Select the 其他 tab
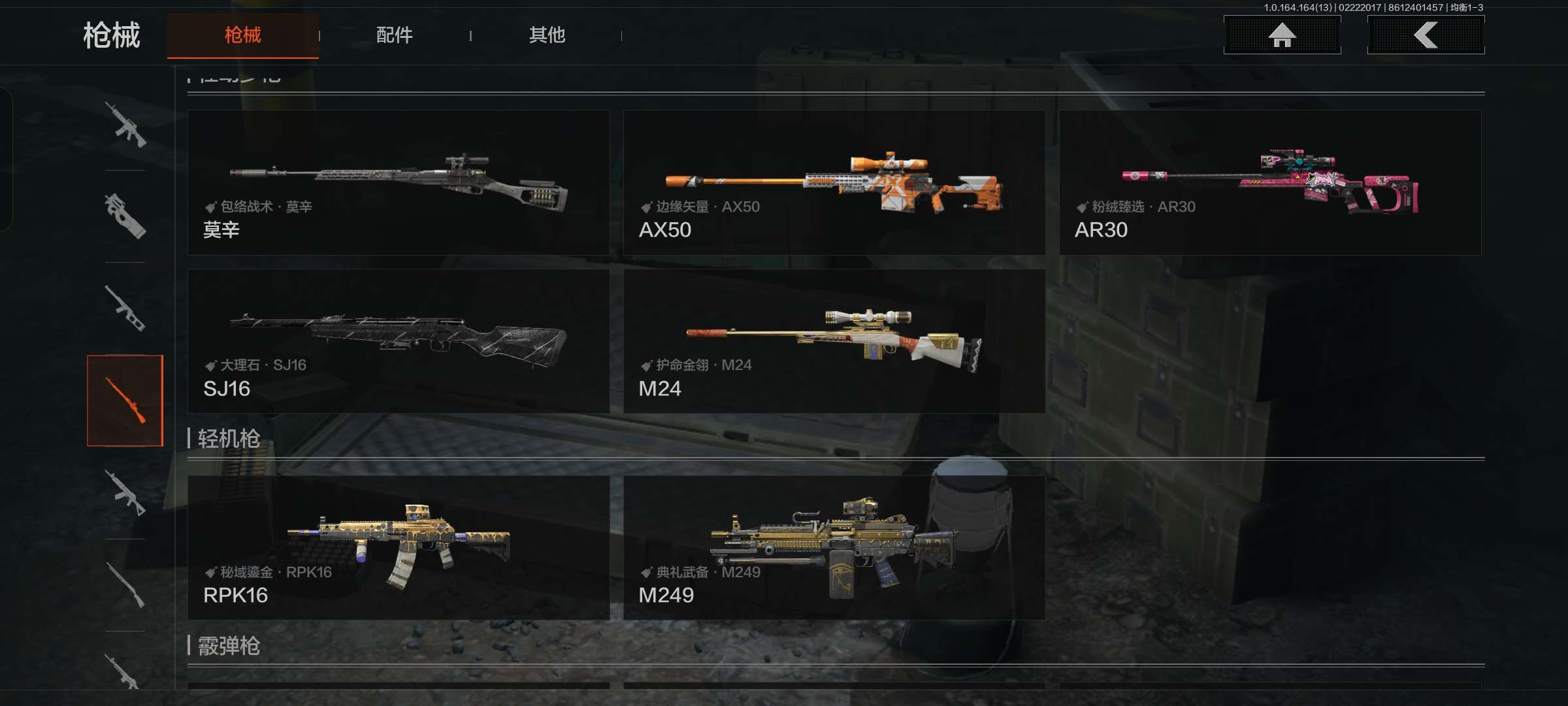The height and width of the screenshot is (706, 1568). point(547,35)
